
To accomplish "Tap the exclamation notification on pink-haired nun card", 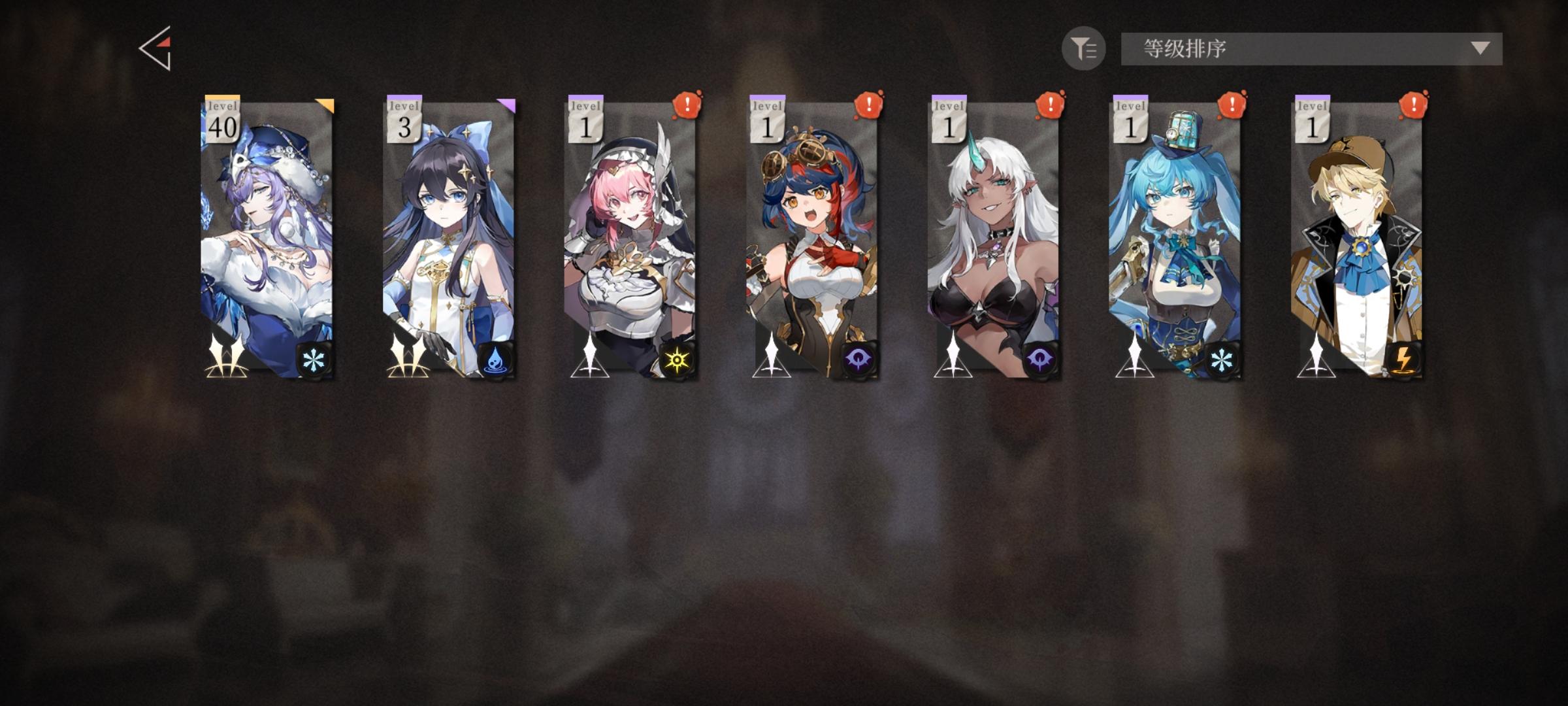I will pos(687,103).
